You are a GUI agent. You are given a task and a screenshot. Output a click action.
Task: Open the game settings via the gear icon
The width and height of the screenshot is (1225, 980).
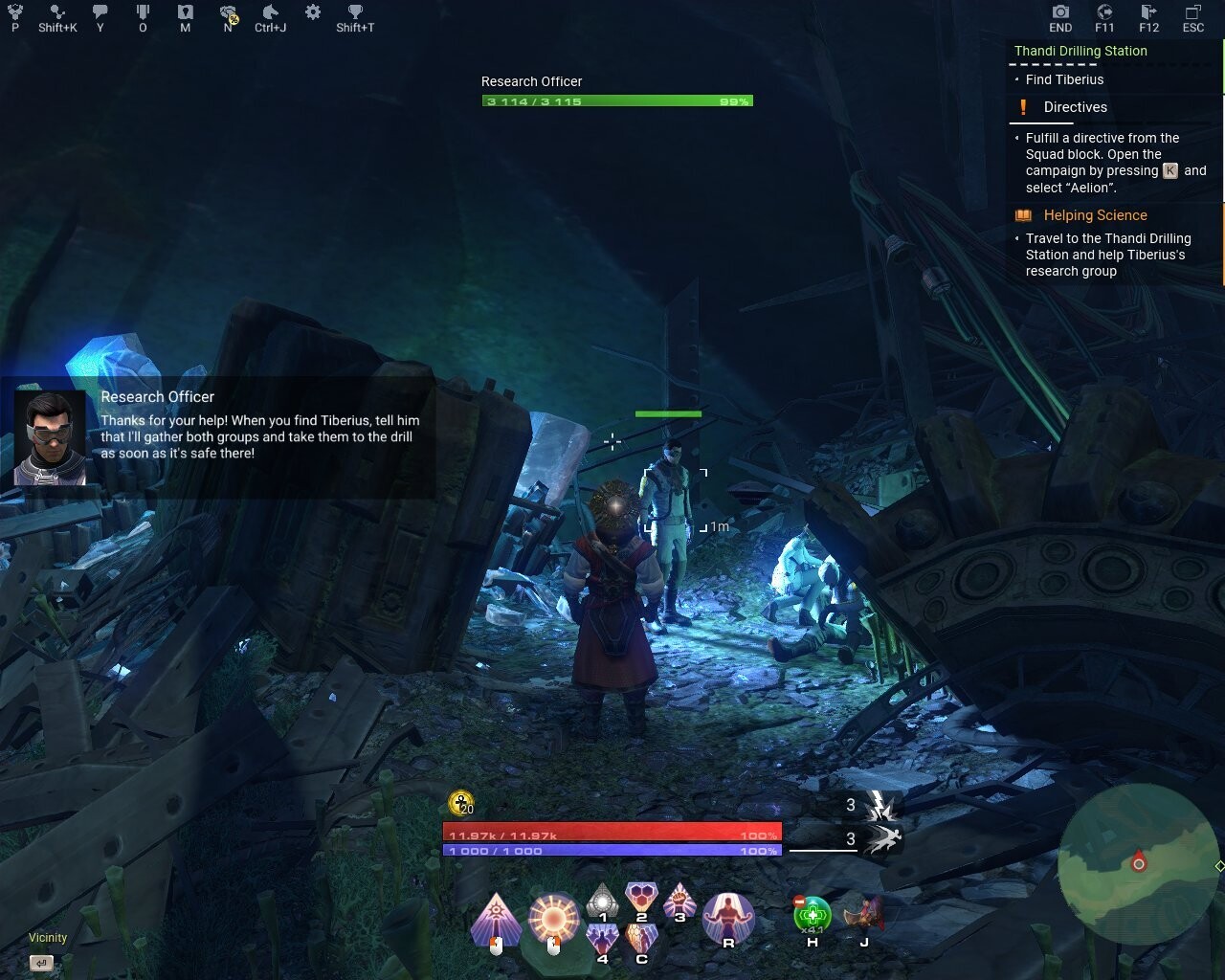[312, 11]
